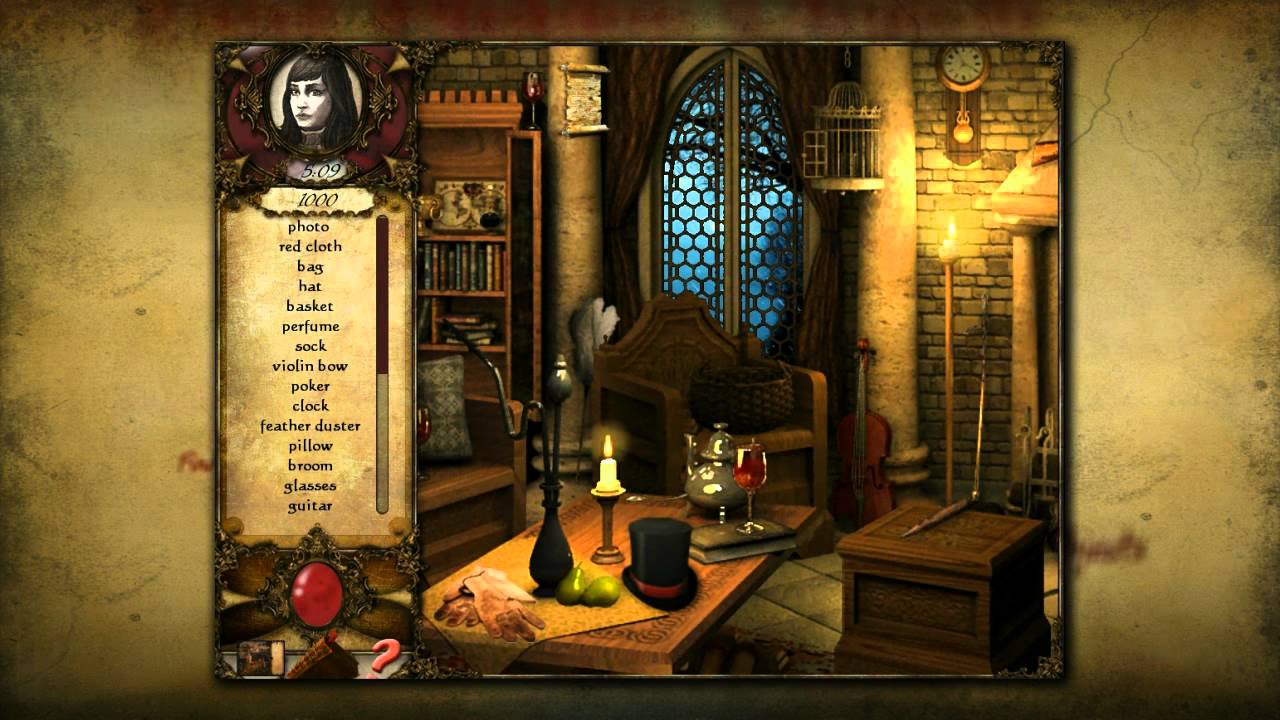Select the 'guitar' list entry

coord(310,506)
